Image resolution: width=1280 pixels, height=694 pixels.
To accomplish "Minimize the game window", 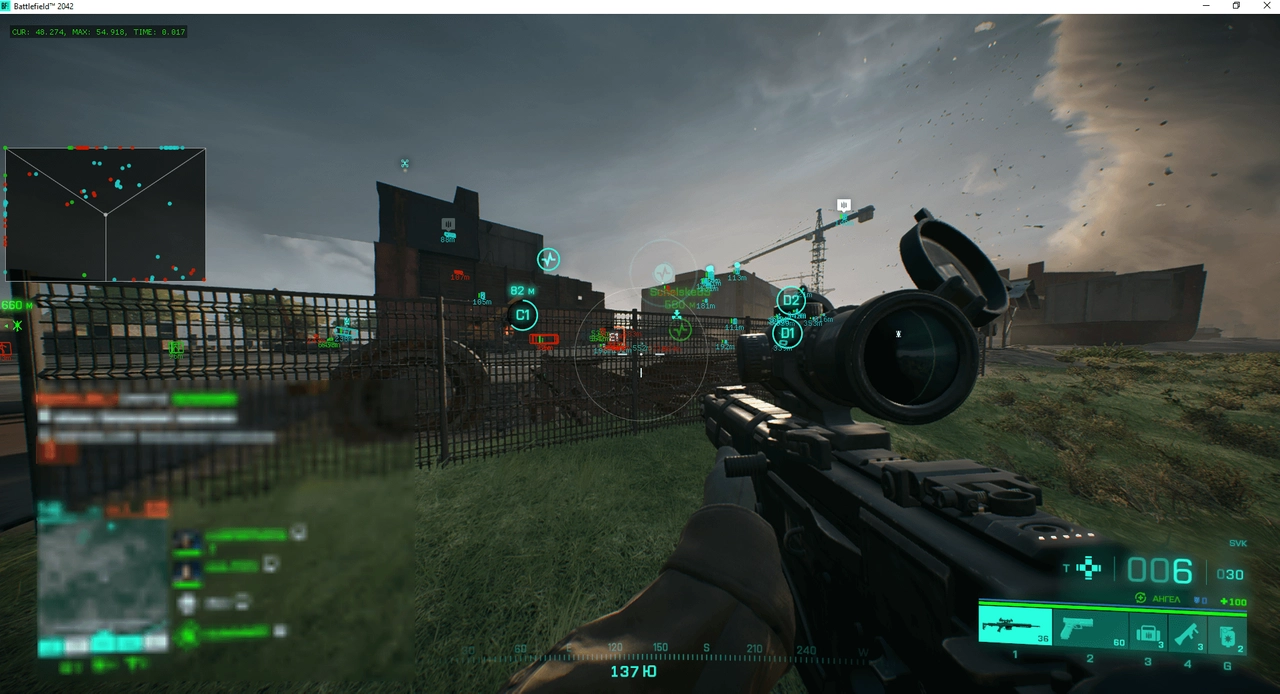I will [1206, 6].
